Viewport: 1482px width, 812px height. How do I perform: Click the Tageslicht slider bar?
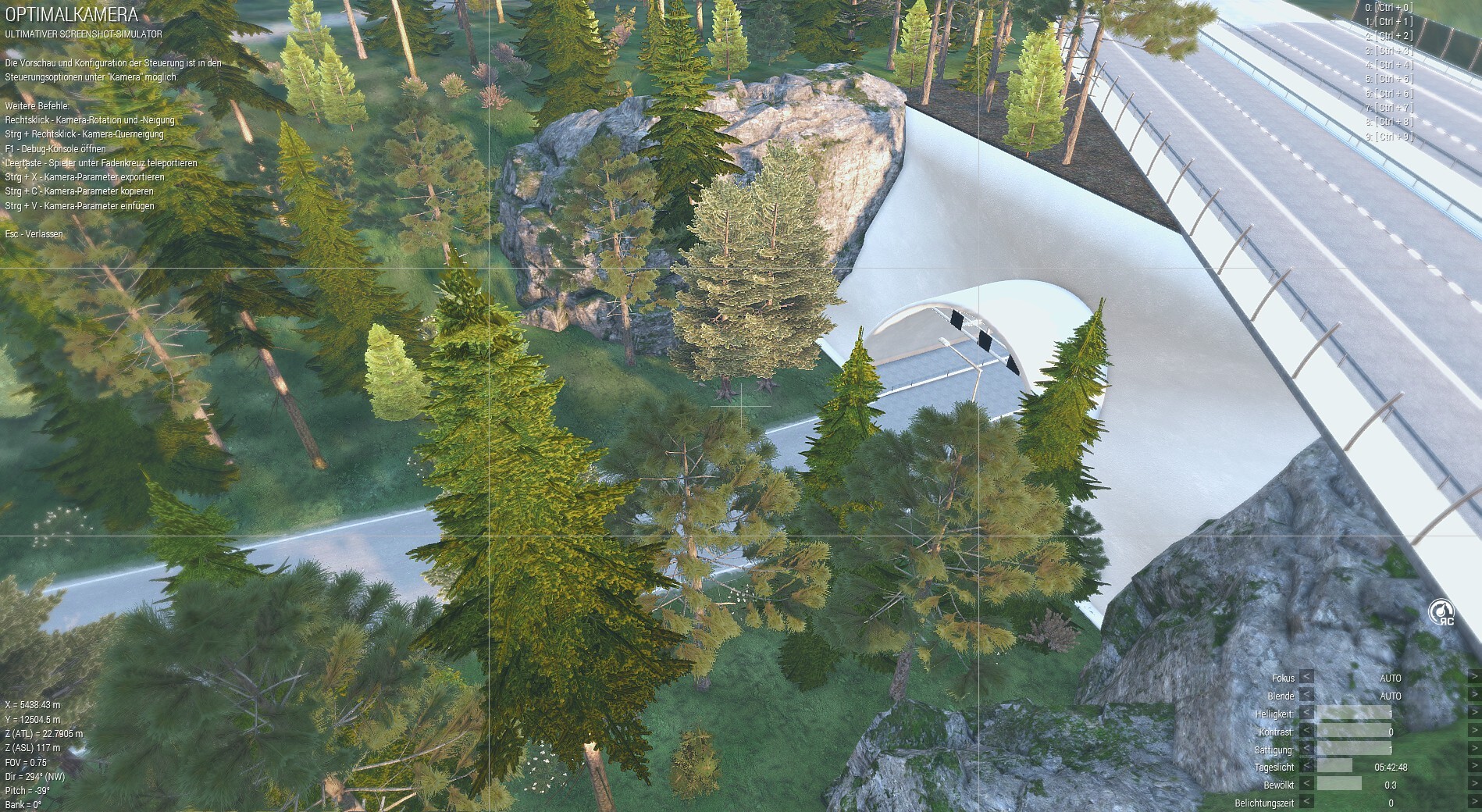(1355, 767)
